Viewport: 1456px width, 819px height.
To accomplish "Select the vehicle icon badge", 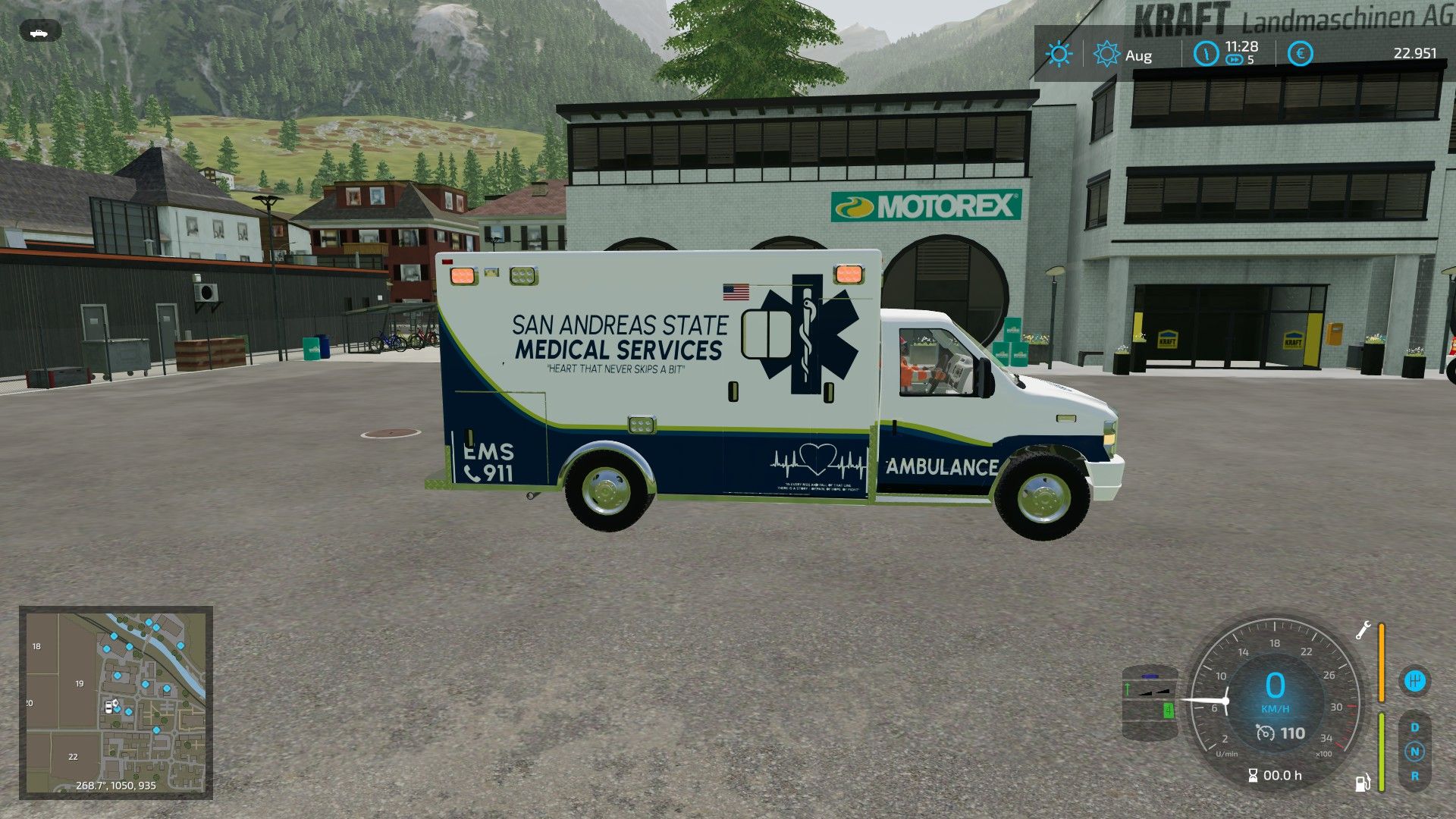I will (x=39, y=33).
